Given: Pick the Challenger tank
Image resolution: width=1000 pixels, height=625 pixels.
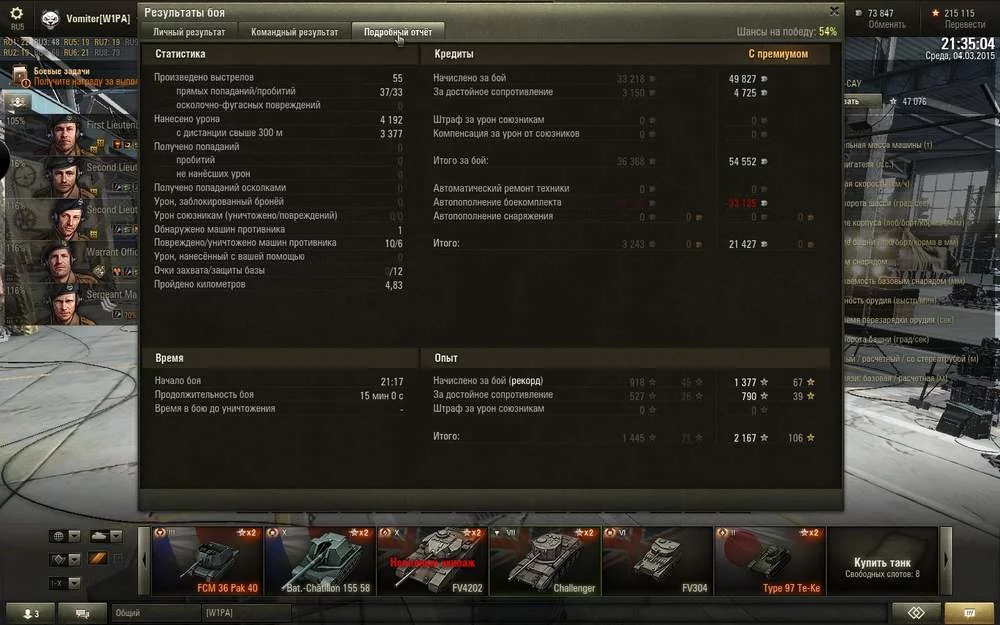Looking at the screenshot, I should pyautogui.click(x=545, y=561).
